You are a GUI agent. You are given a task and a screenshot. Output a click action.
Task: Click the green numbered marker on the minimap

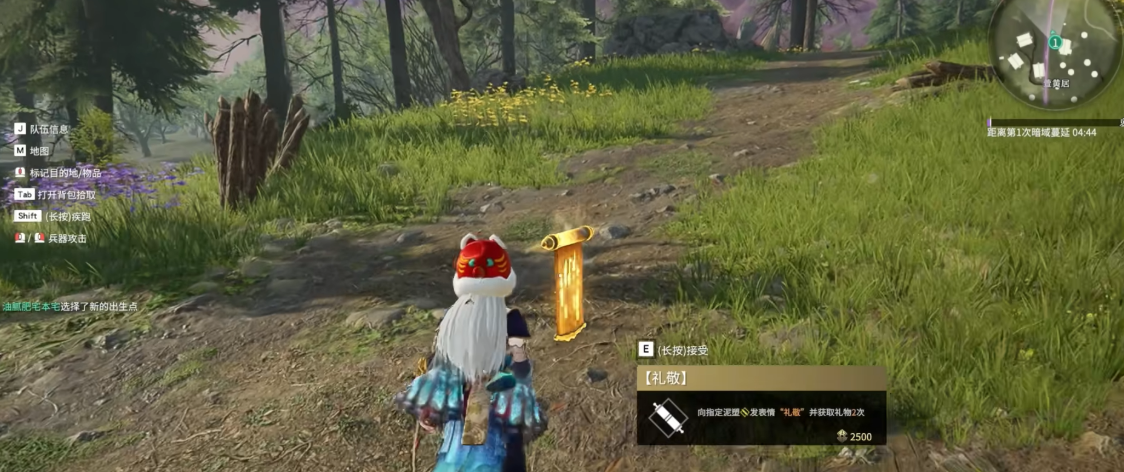(x=1054, y=42)
